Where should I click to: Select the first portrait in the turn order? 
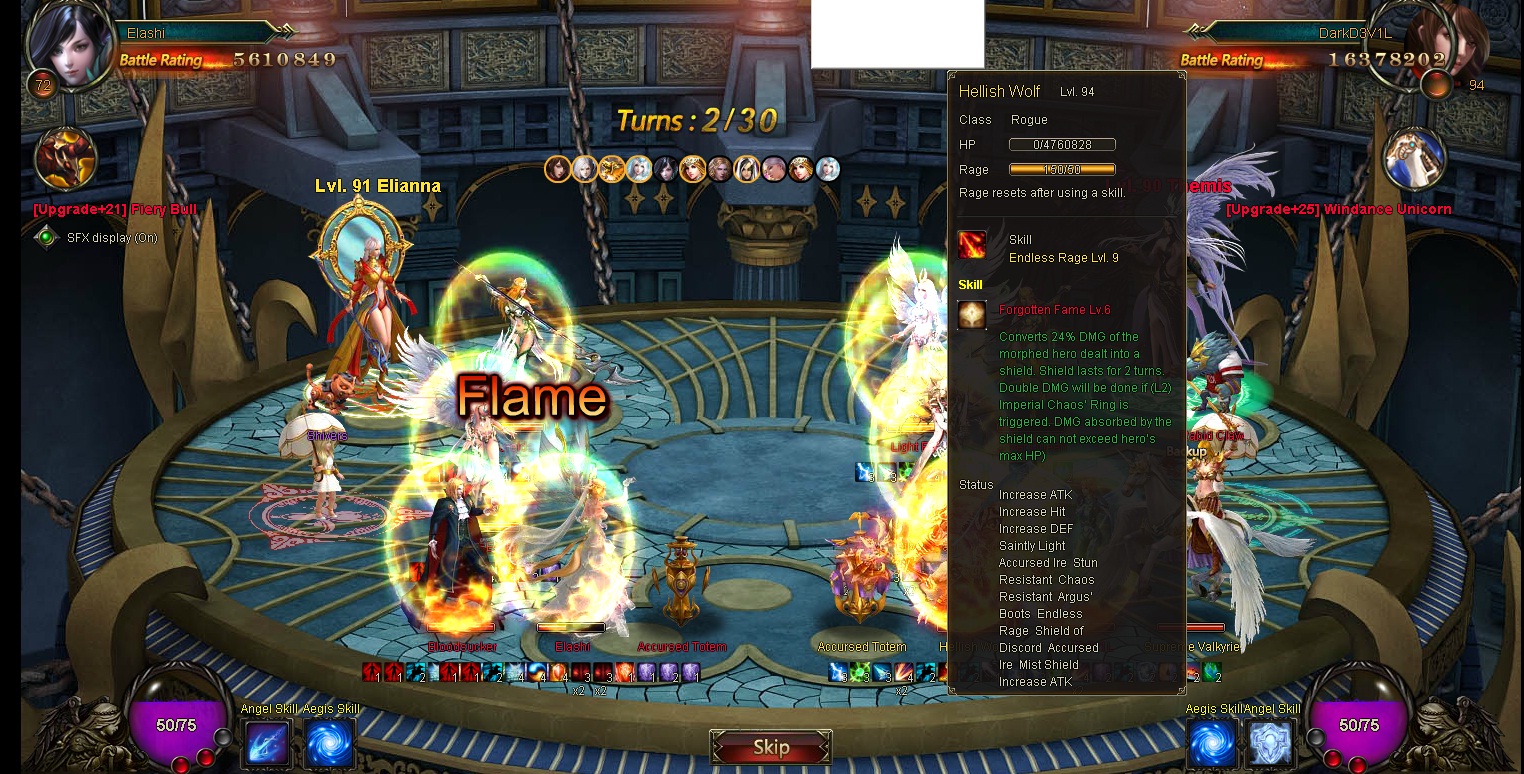click(557, 169)
